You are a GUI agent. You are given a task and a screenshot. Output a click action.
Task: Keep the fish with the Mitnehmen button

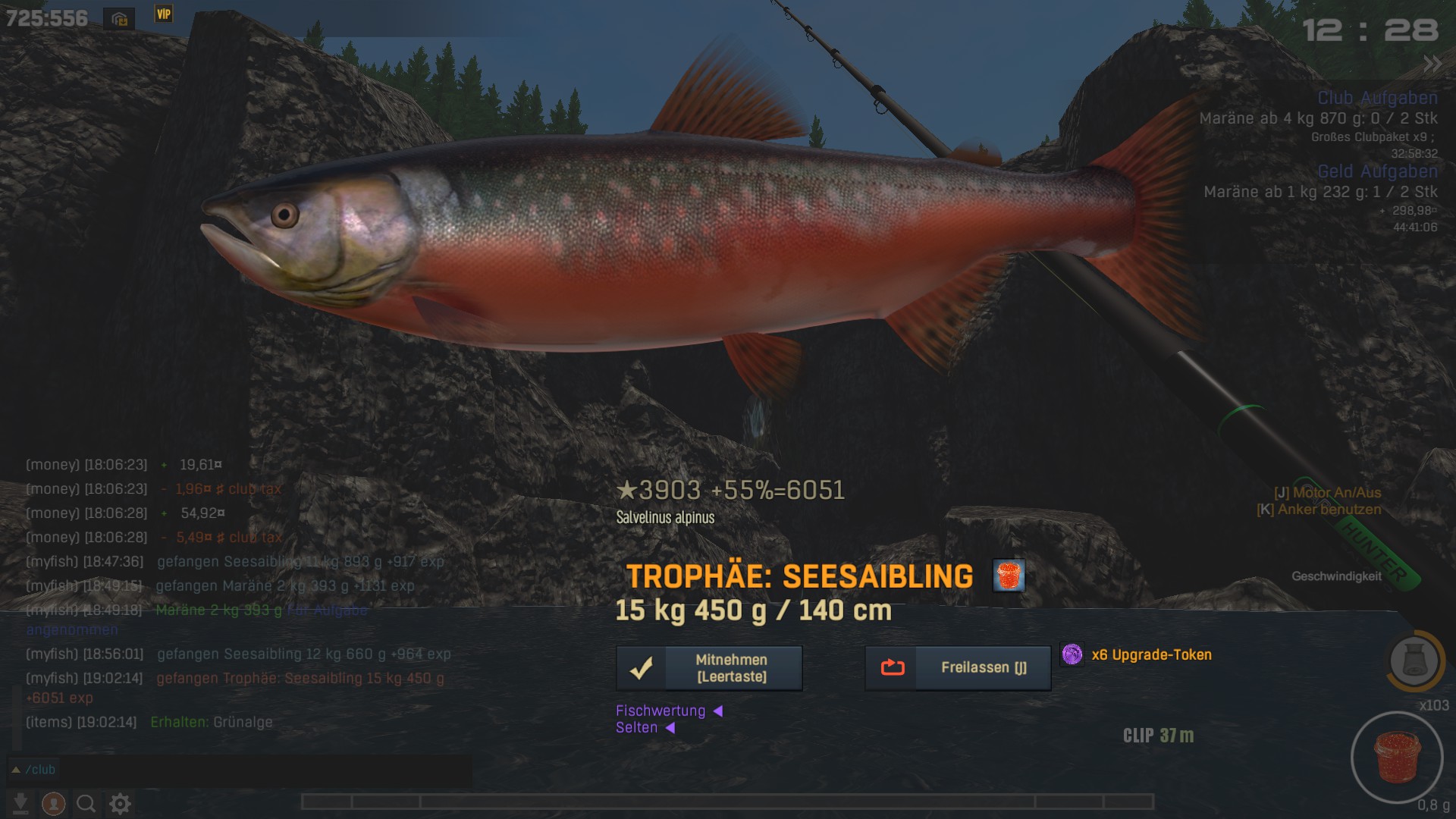(x=709, y=668)
